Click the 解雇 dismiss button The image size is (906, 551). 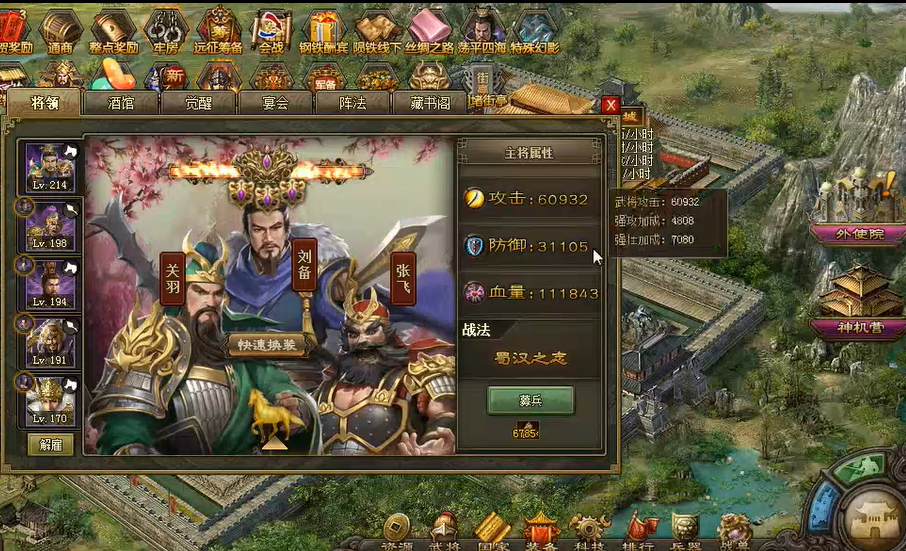pos(50,444)
